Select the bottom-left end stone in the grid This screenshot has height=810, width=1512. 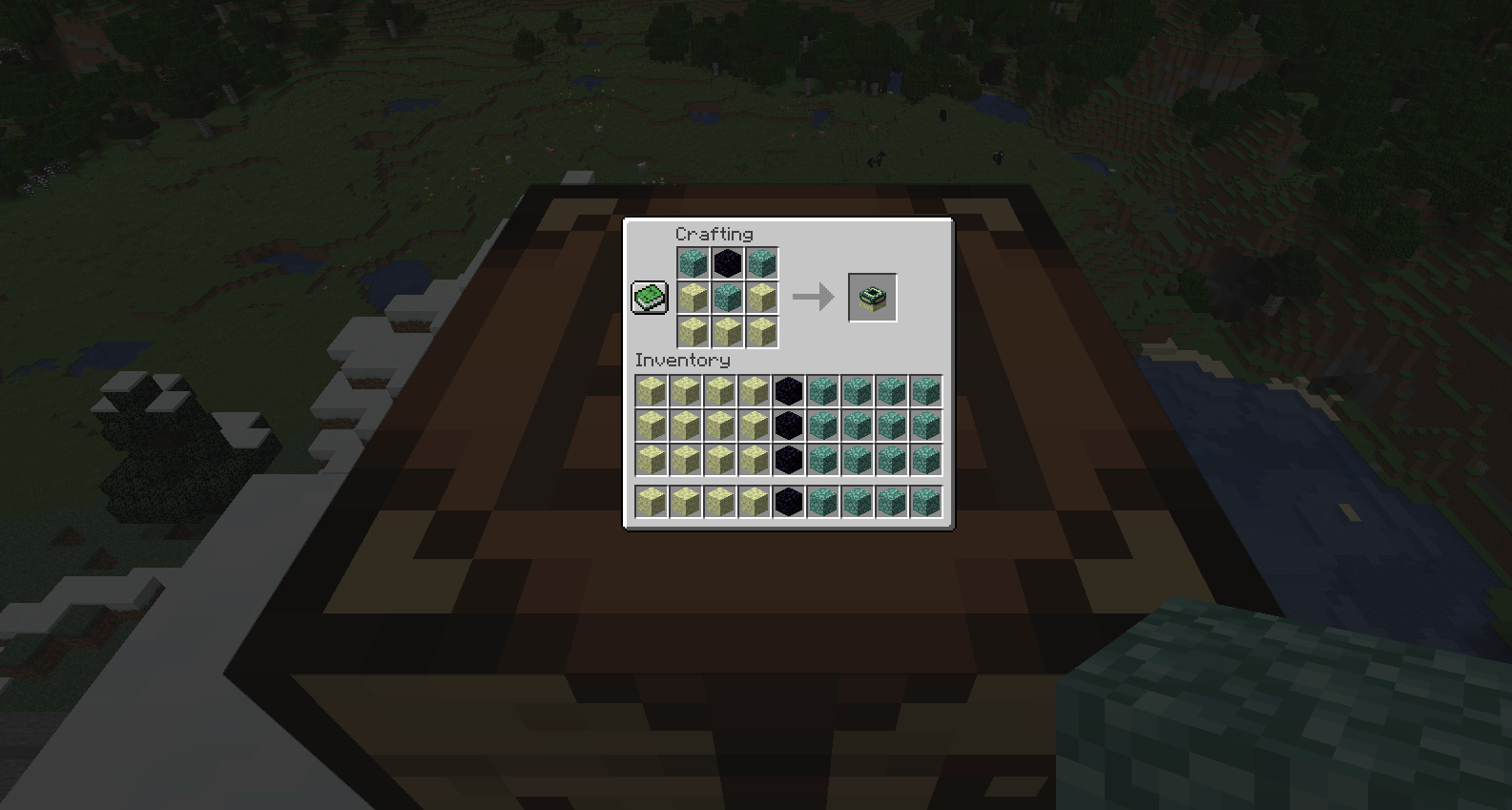(x=693, y=333)
